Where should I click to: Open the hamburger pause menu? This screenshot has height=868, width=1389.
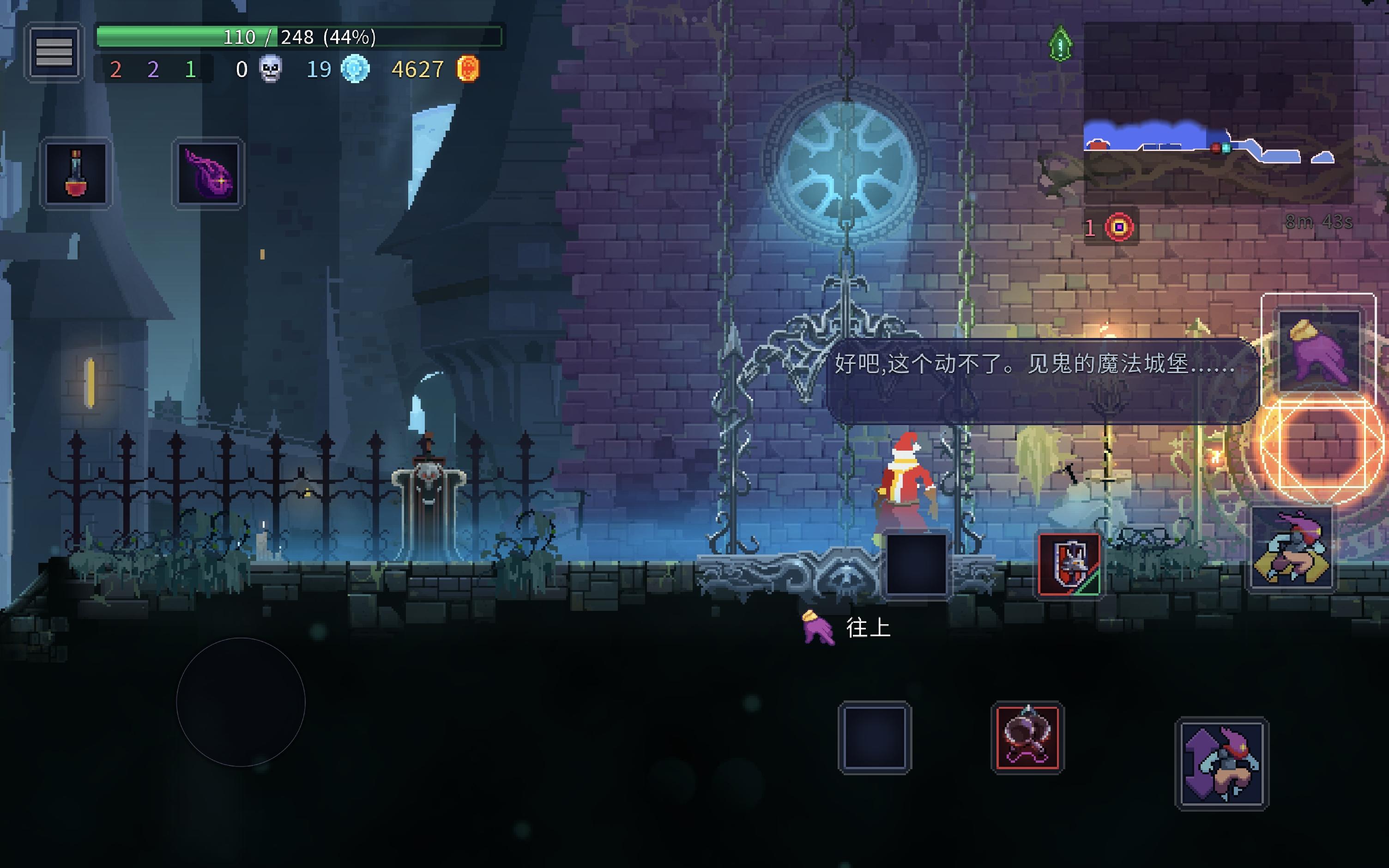(54, 52)
